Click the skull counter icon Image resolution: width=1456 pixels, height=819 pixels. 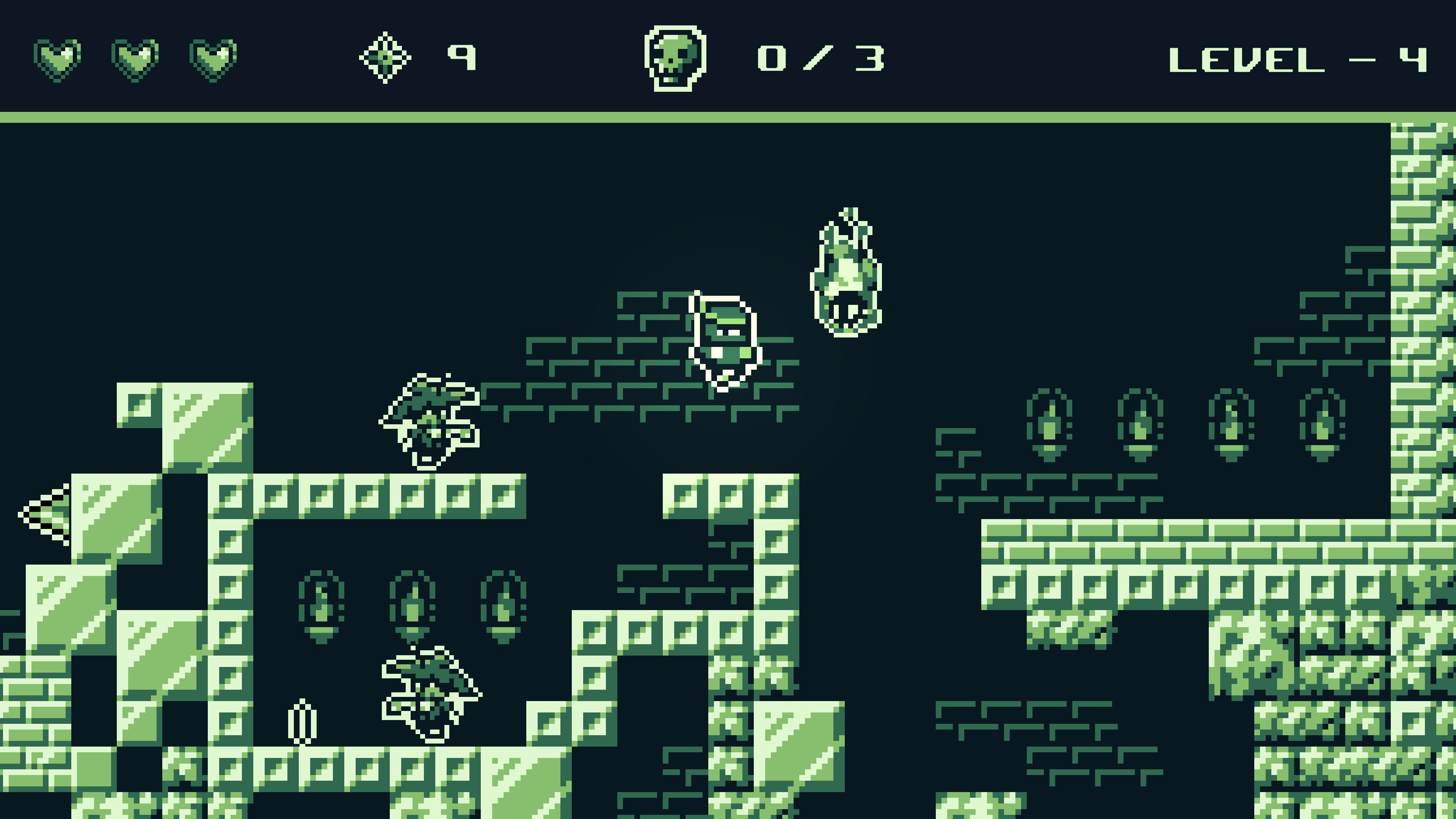click(x=676, y=58)
